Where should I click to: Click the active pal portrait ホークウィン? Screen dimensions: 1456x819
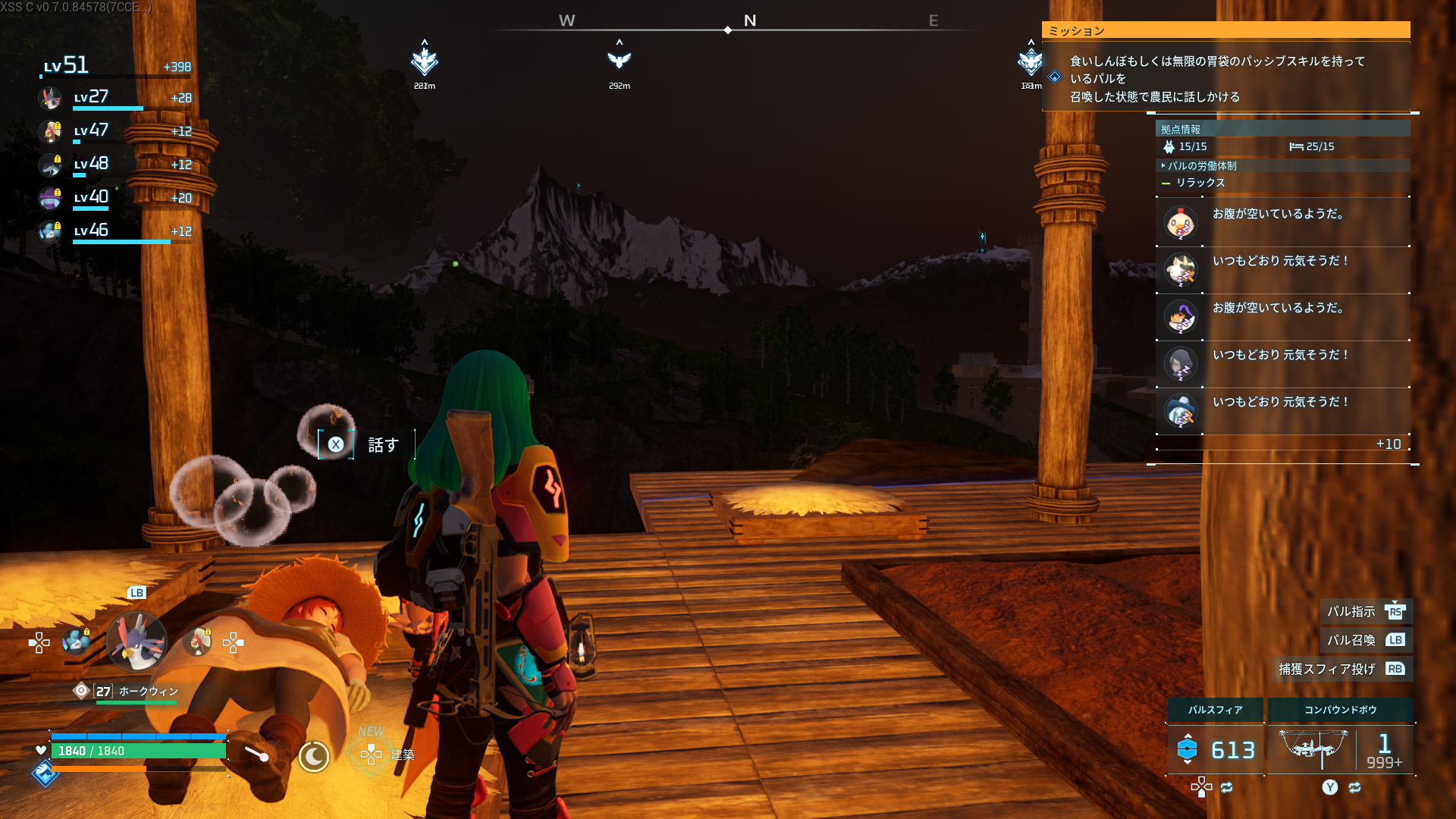[136, 642]
